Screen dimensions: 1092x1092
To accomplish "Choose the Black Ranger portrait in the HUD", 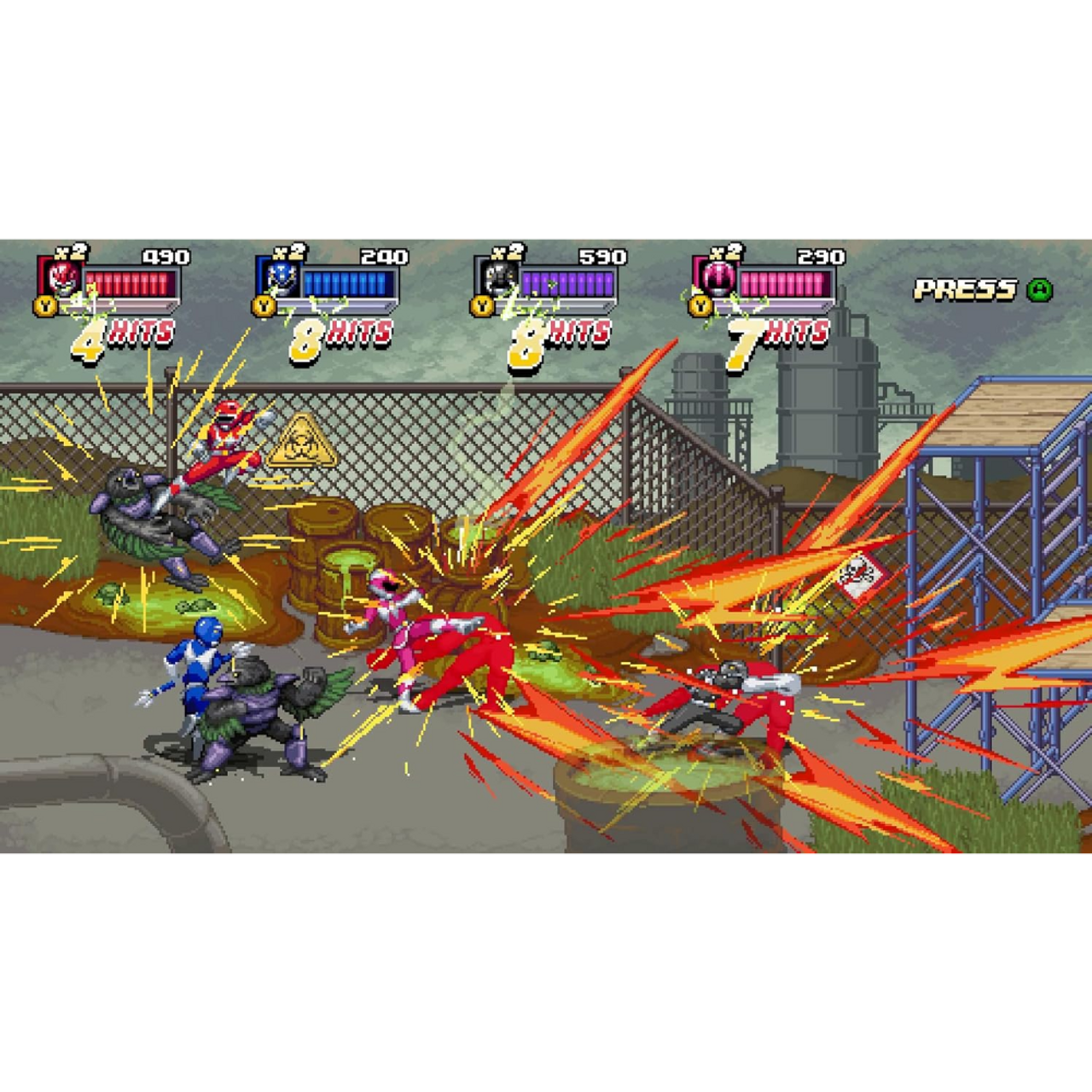I will [498, 277].
